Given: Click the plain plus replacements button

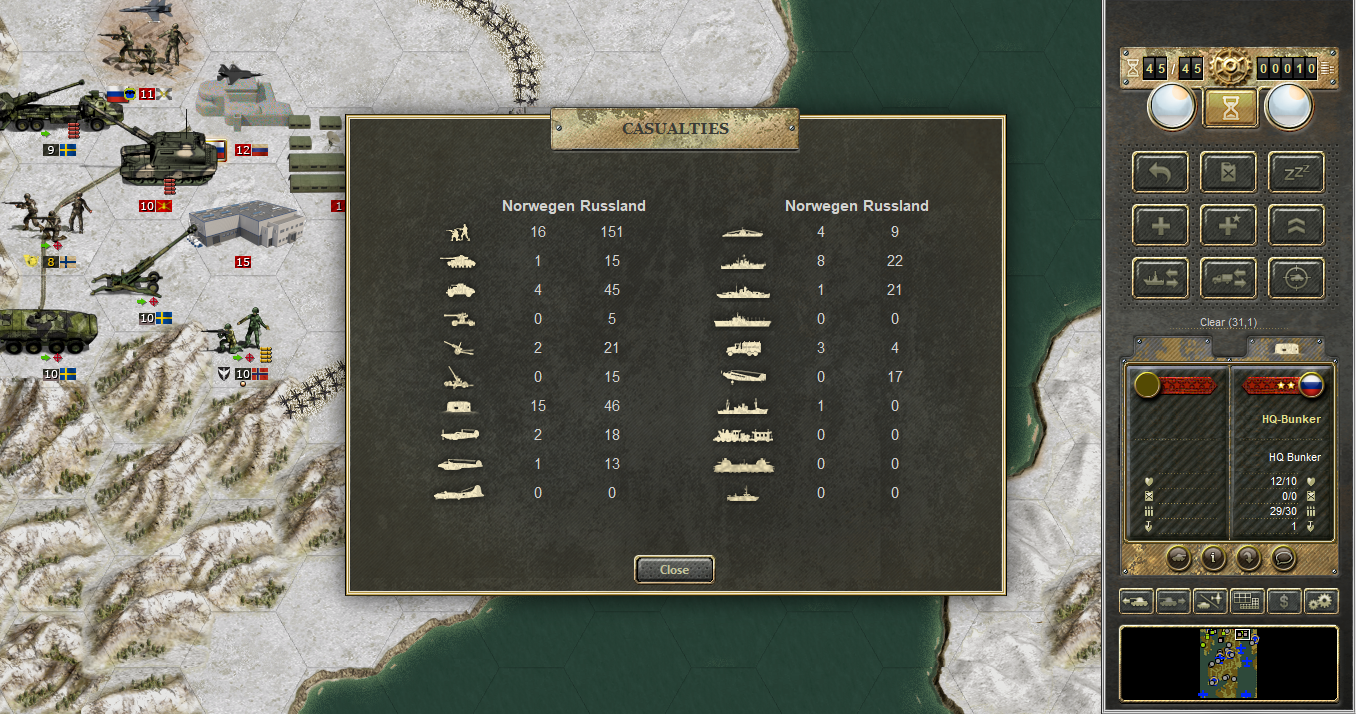Looking at the screenshot, I should [x=1160, y=225].
